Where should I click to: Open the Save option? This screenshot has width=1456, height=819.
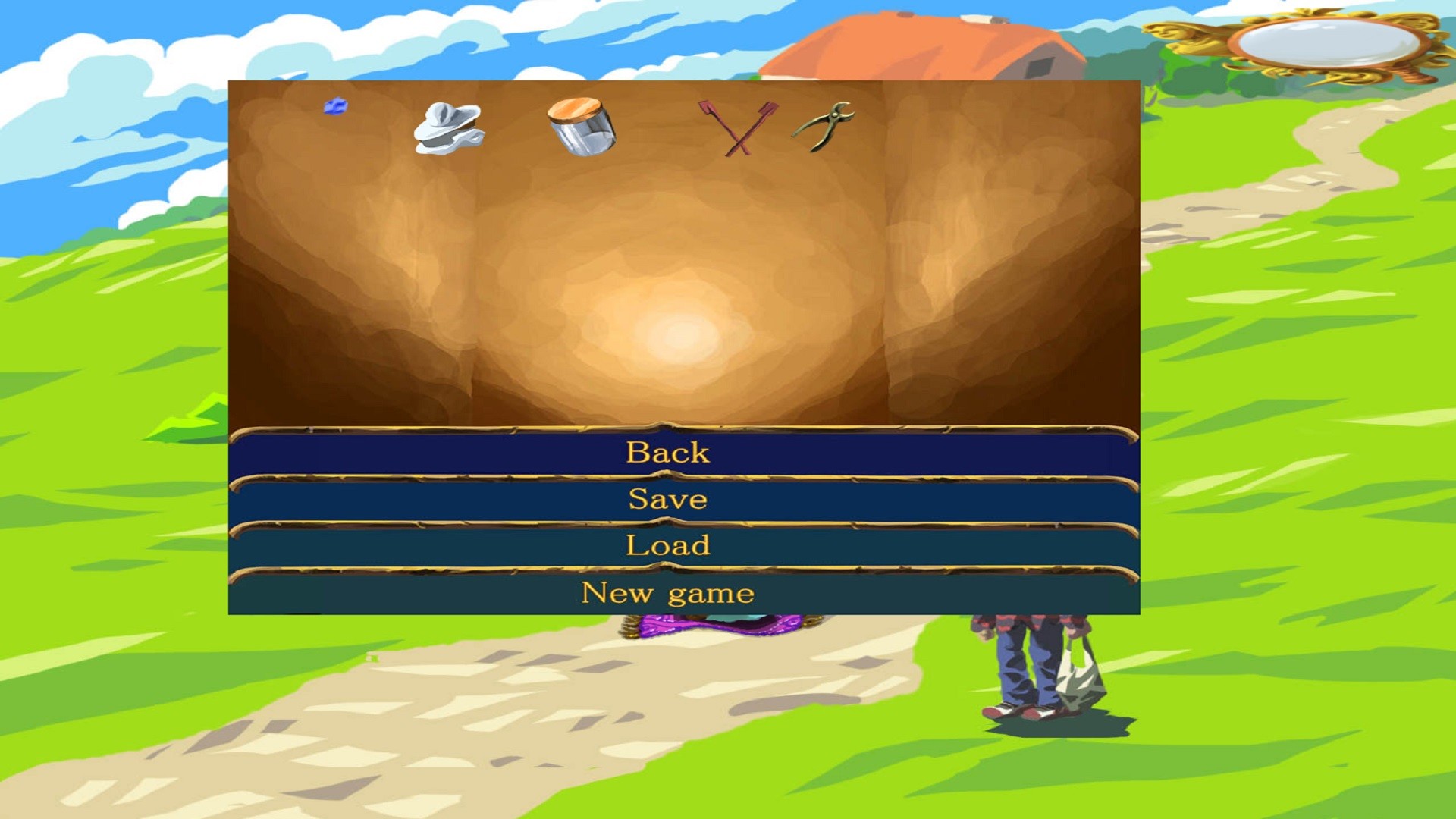pyautogui.click(x=667, y=500)
